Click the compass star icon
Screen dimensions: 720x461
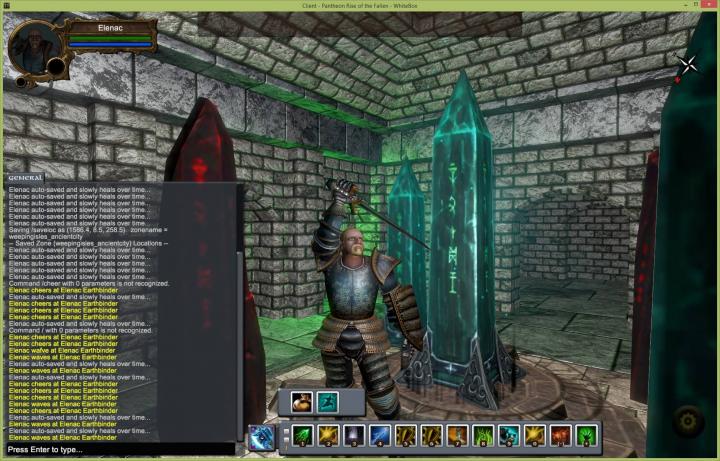pyautogui.click(x=689, y=66)
